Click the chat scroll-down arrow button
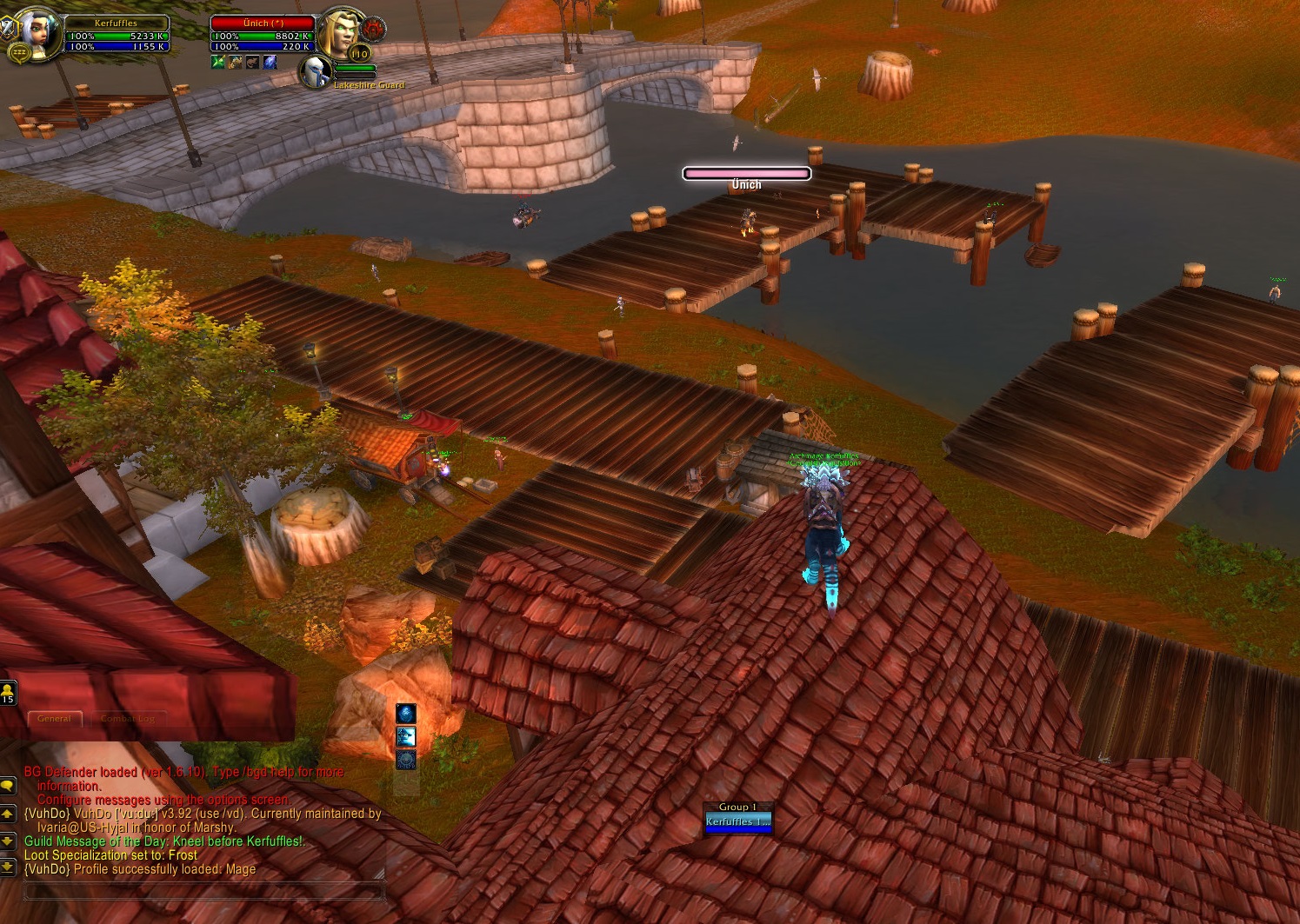The width and height of the screenshot is (1300, 924). click(x=8, y=841)
